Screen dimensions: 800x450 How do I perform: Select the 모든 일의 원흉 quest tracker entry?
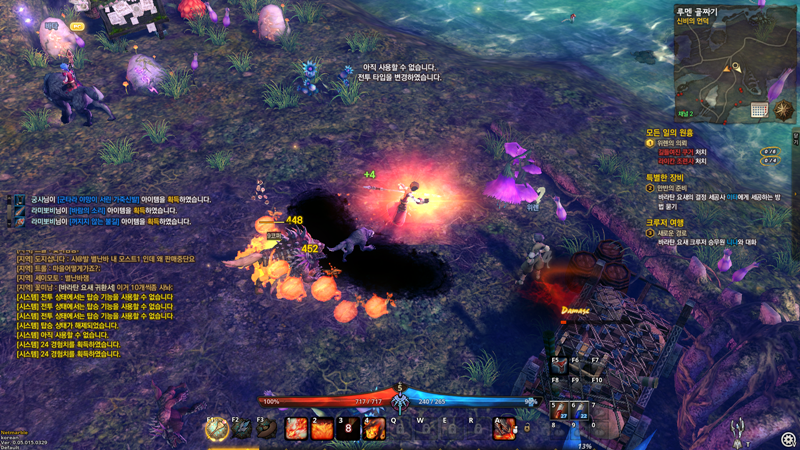[670, 132]
